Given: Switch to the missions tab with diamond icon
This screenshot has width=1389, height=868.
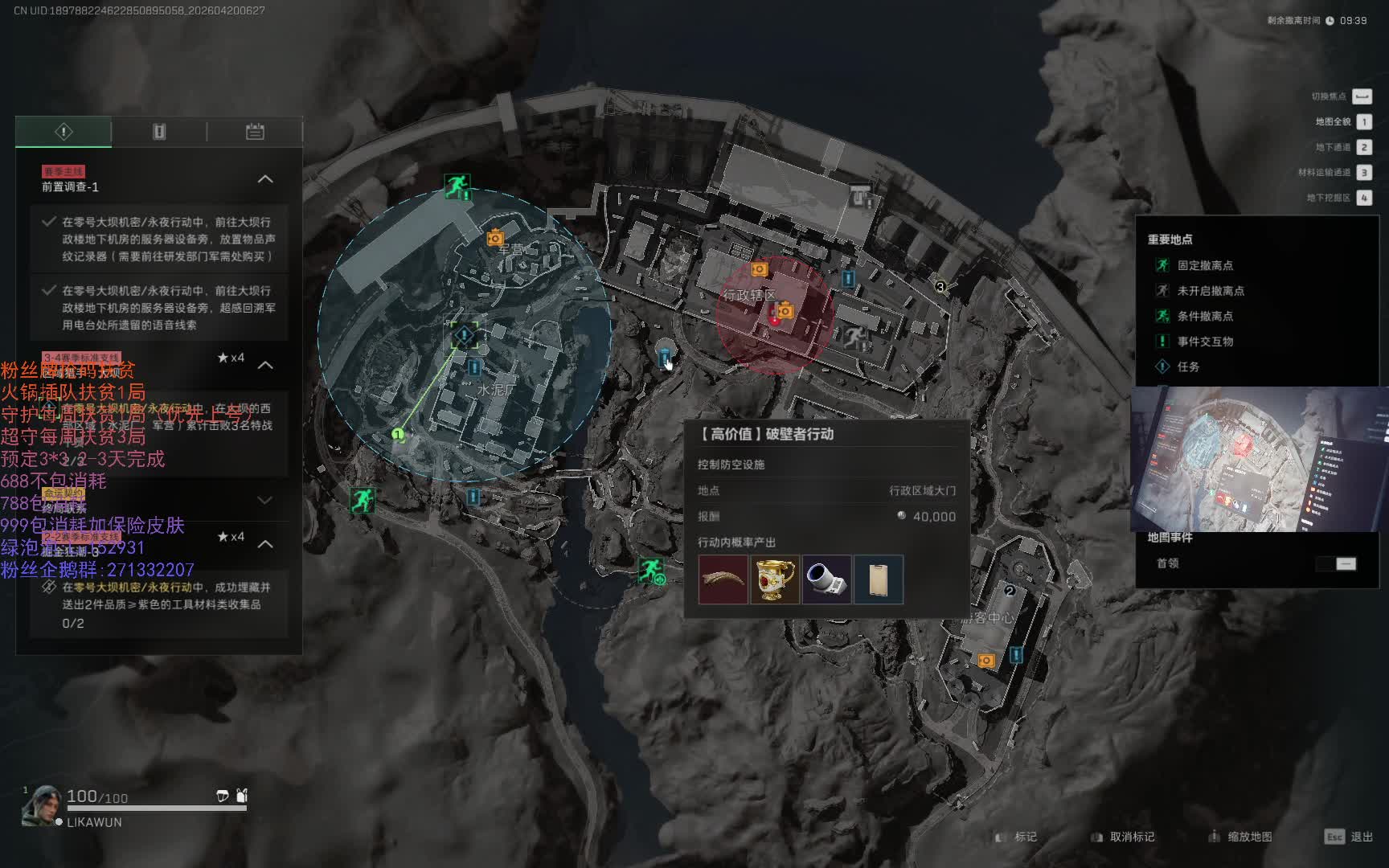Looking at the screenshot, I should point(64,132).
